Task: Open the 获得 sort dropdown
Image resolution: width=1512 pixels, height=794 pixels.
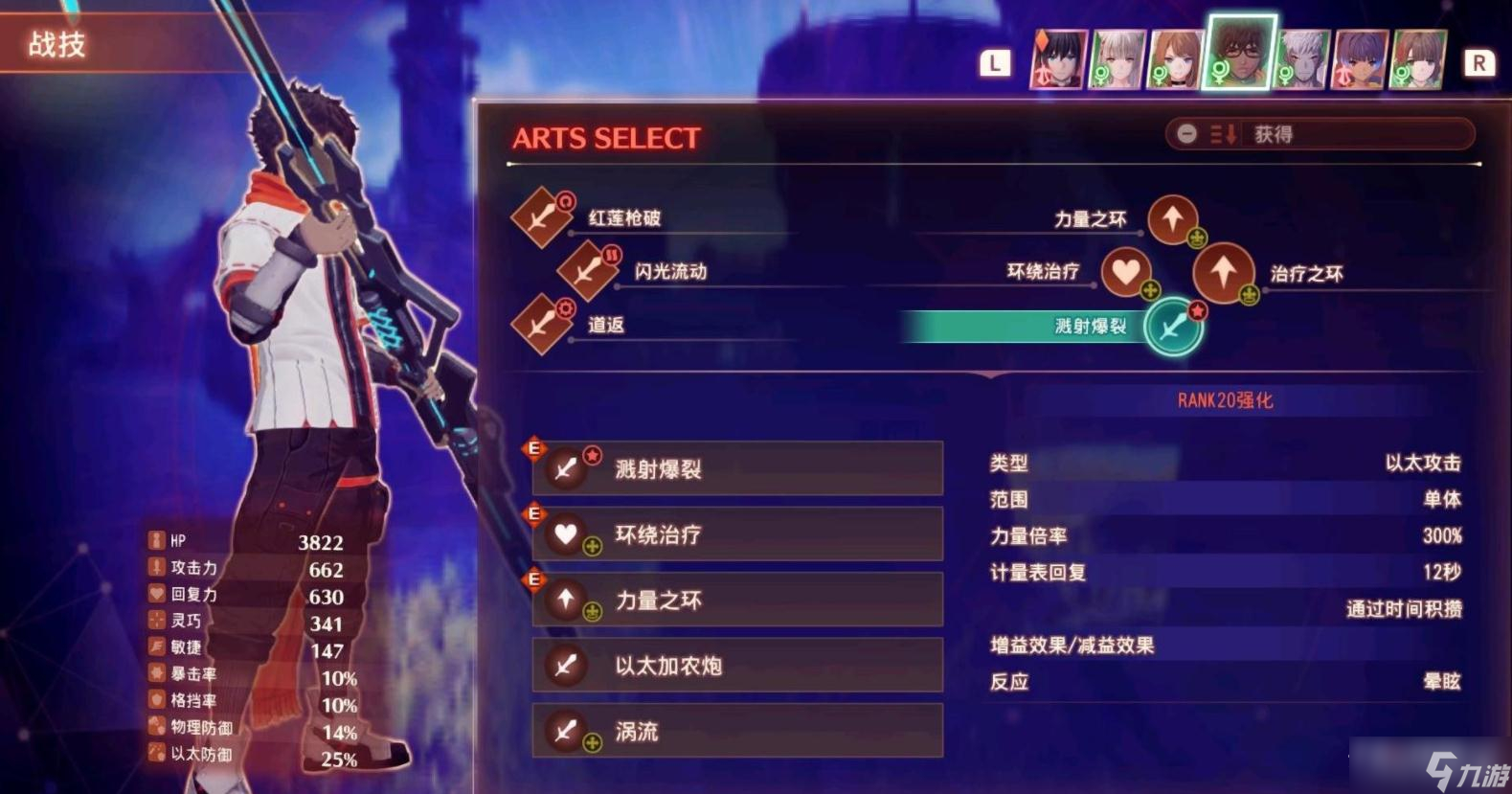Action: (1319, 134)
